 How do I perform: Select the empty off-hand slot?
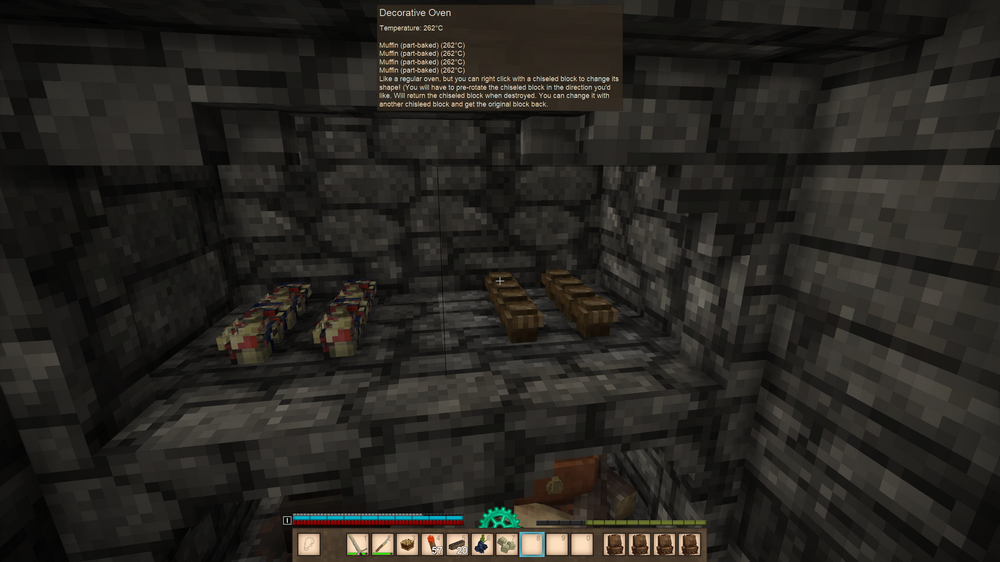click(309, 545)
